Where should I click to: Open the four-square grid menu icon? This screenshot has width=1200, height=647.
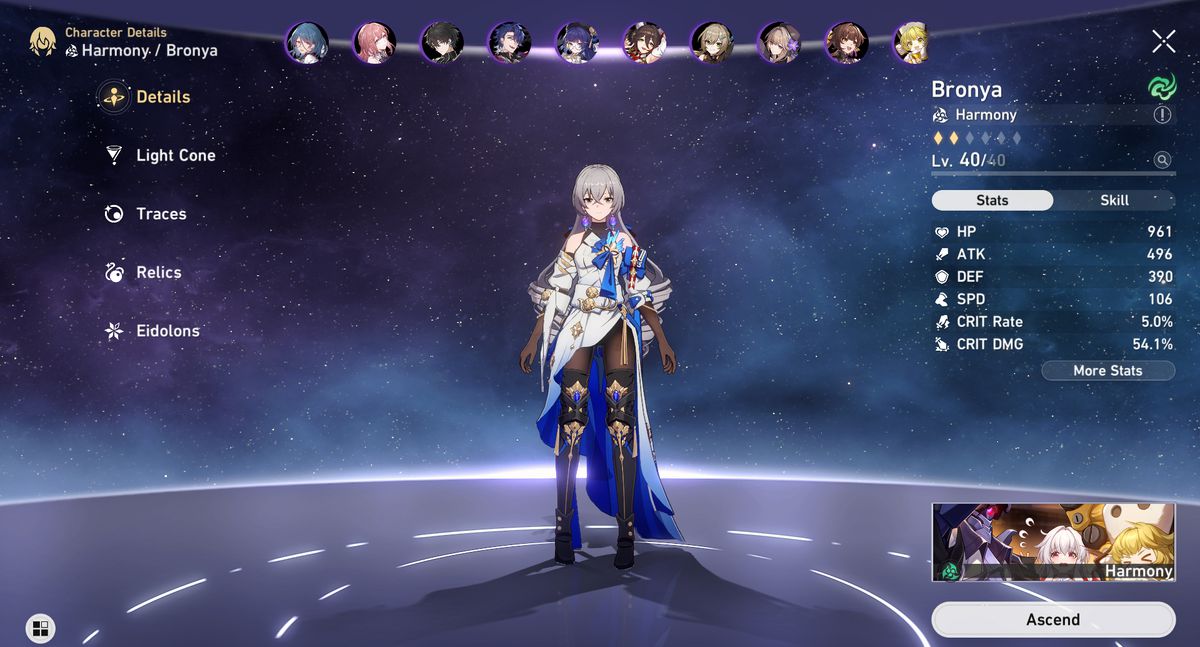tap(40, 628)
